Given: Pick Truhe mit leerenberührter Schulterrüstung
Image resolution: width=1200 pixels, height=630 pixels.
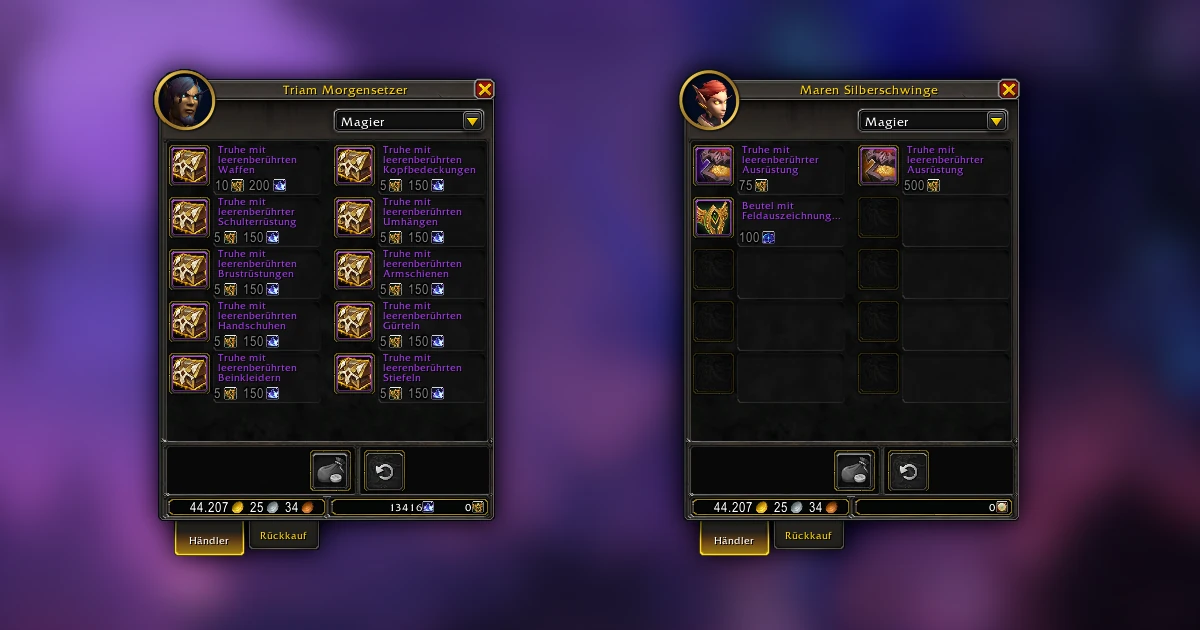Looking at the screenshot, I should pos(189,218).
